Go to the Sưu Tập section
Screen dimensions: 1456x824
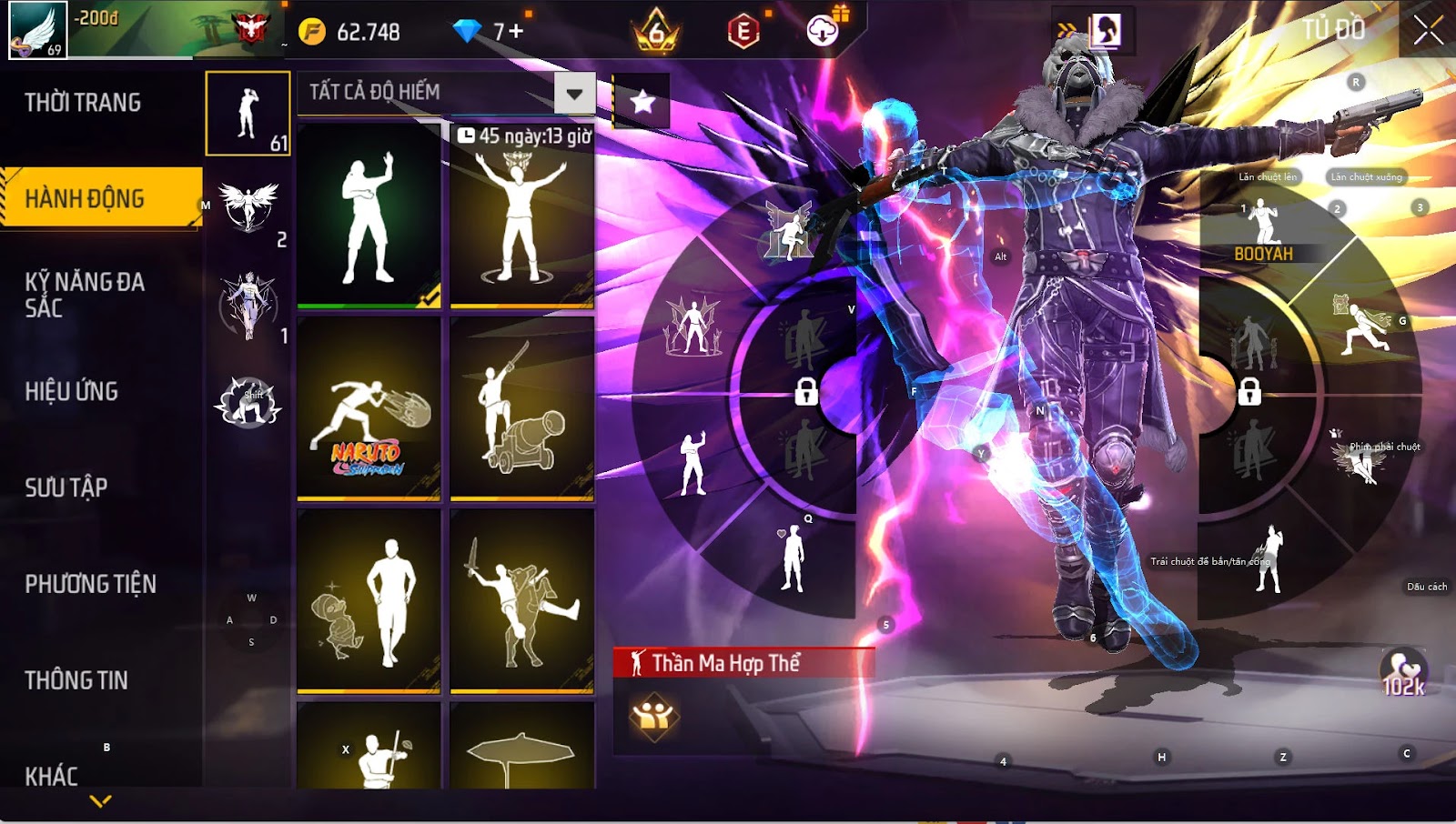pyautogui.click(x=66, y=487)
